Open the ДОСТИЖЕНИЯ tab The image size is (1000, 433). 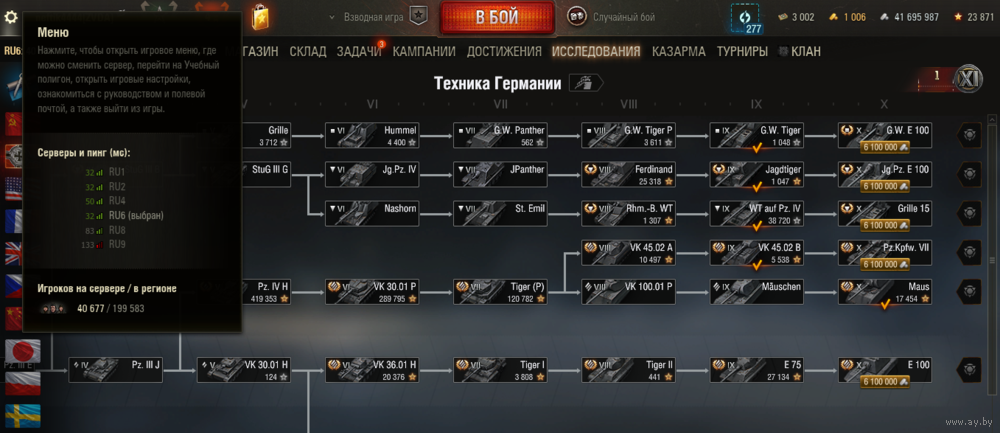503,51
